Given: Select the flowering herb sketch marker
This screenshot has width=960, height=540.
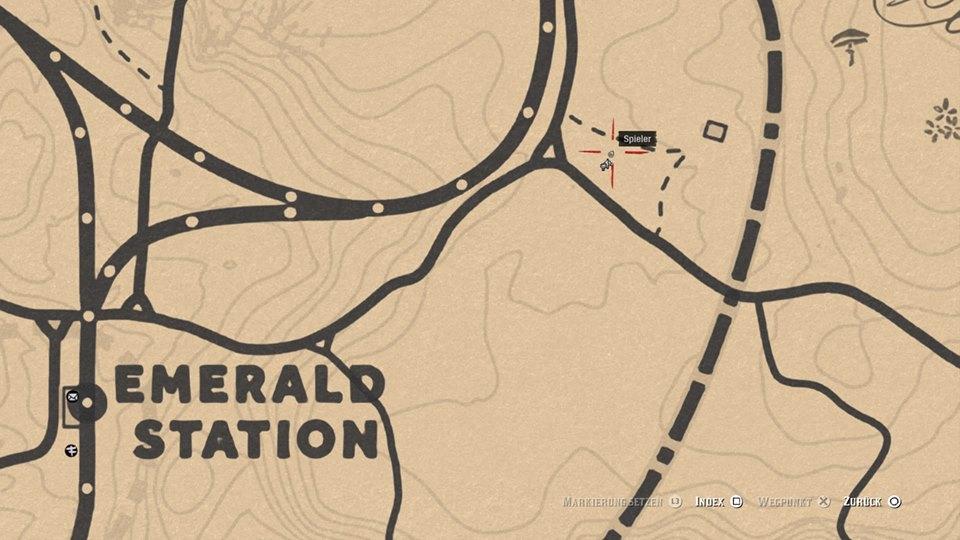Looking at the screenshot, I should [942, 120].
